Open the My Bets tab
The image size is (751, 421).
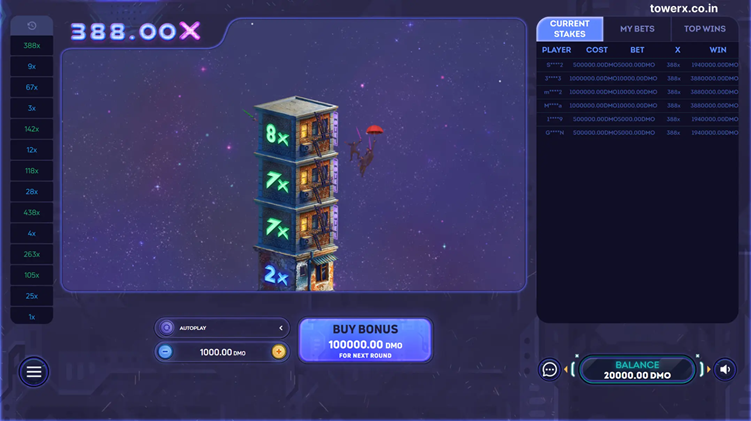click(x=637, y=29)
